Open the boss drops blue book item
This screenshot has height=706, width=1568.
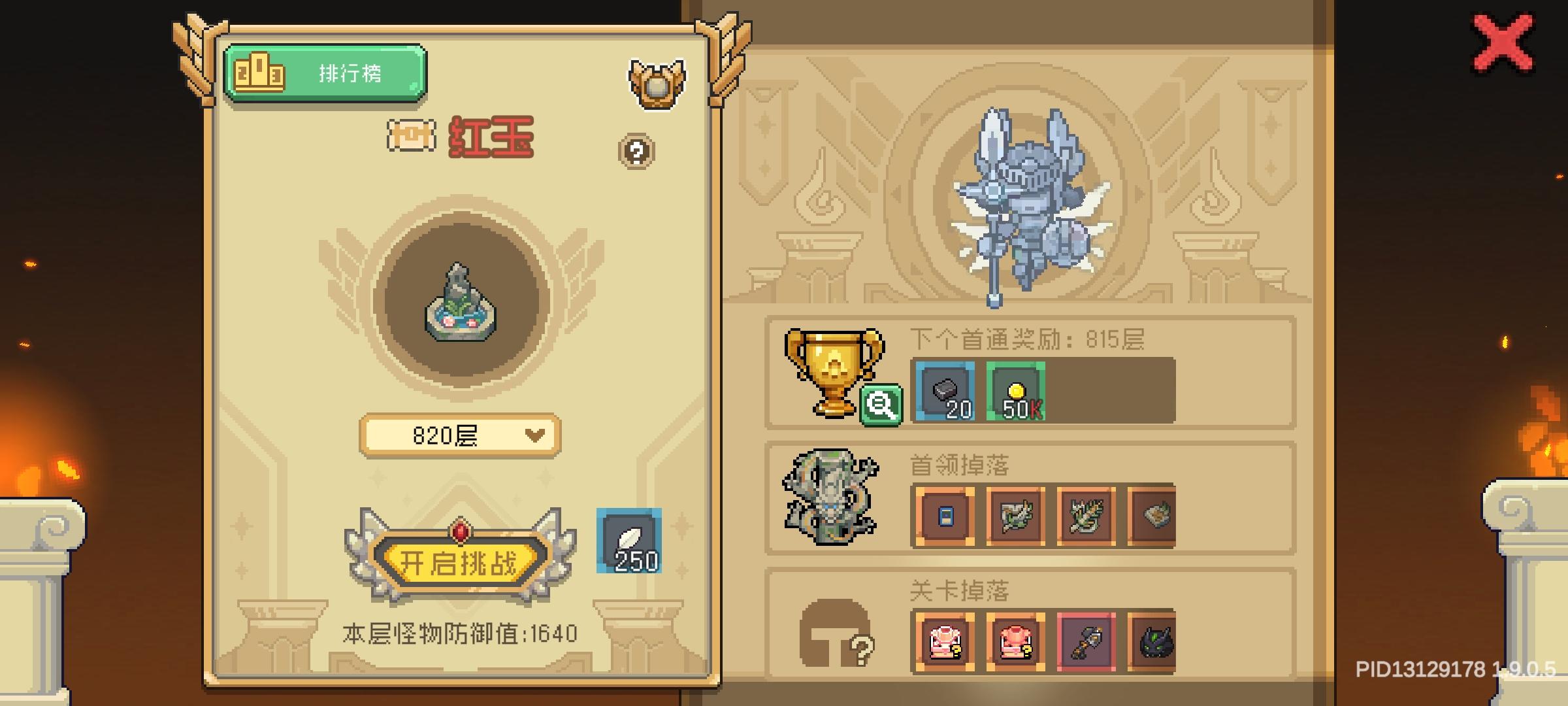coord(947,516)
